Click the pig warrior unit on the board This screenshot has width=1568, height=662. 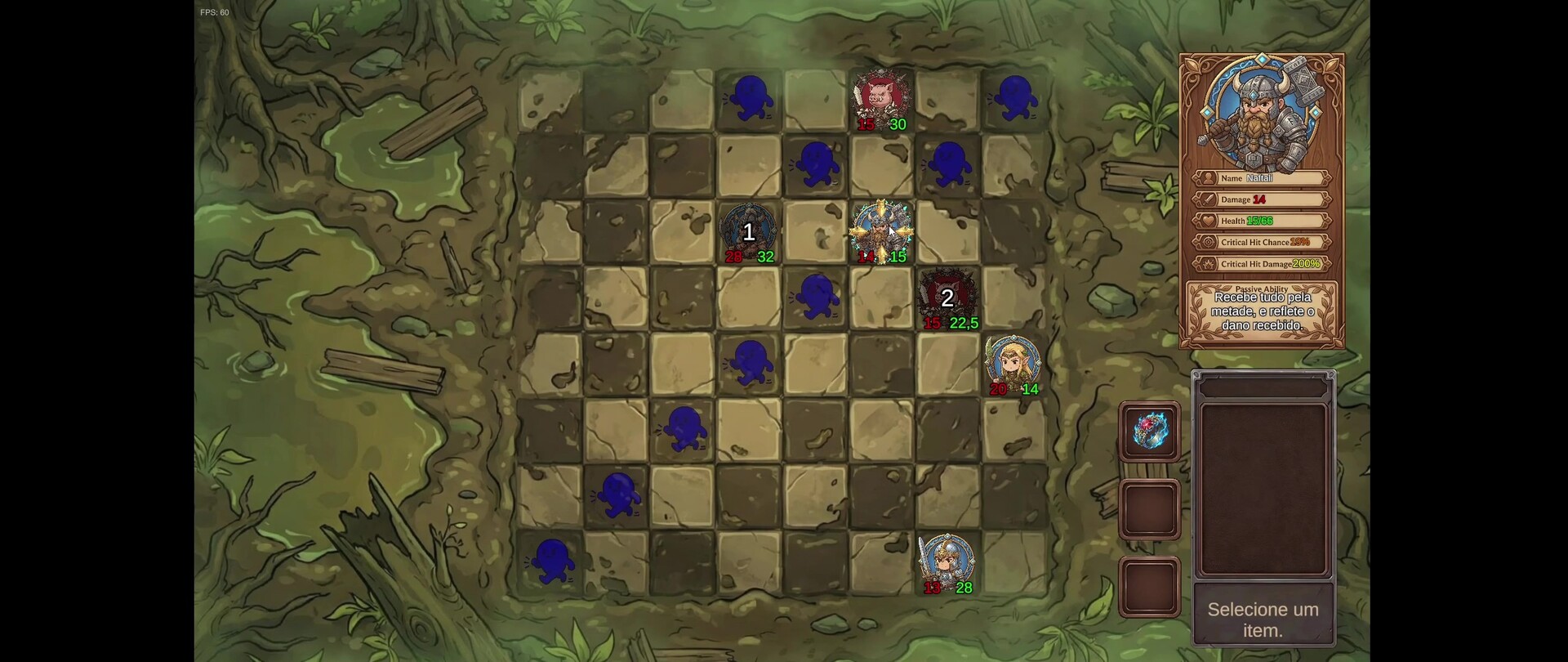point(882,96)
